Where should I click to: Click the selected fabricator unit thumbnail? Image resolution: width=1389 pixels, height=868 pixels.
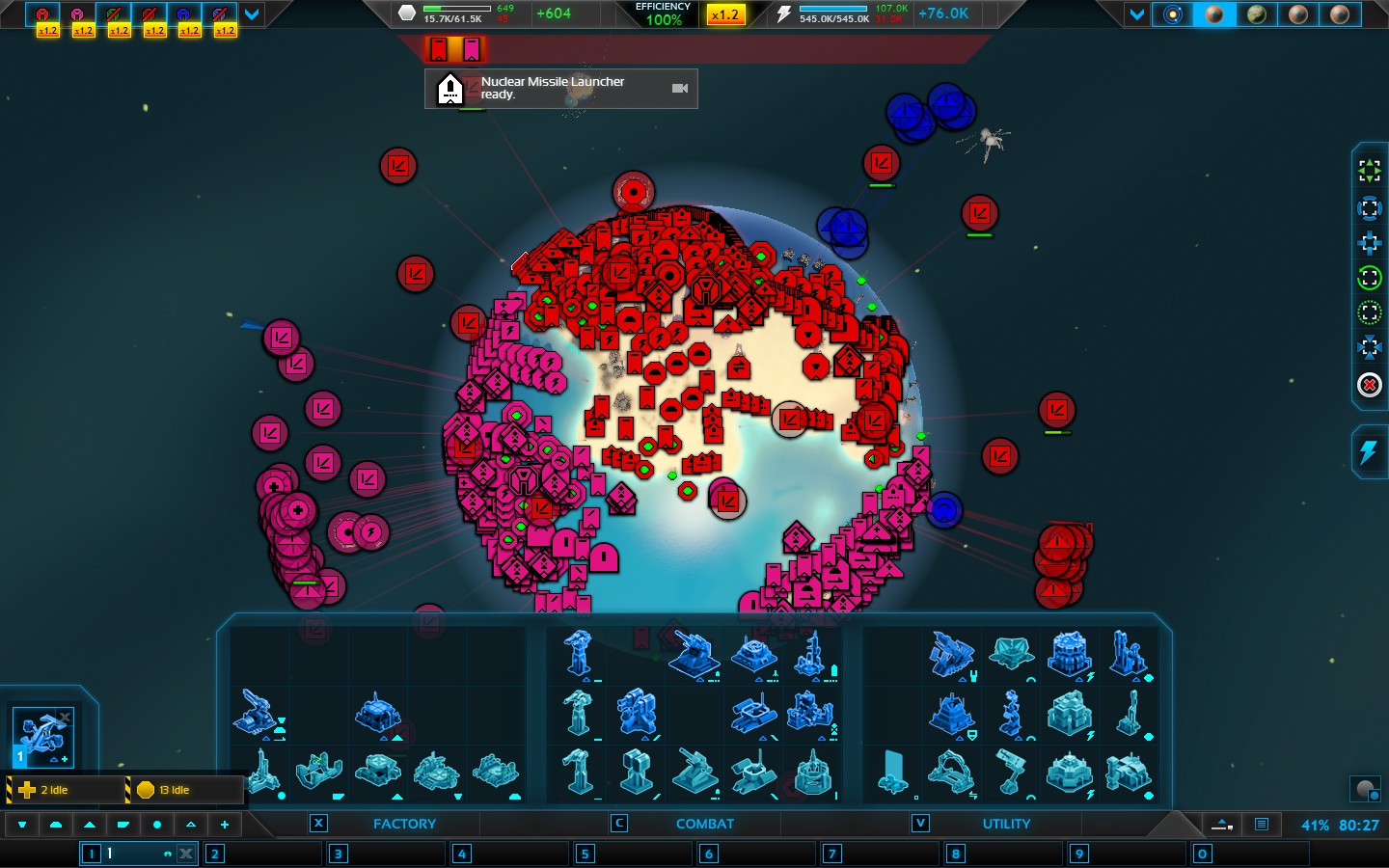click(43, 738)
